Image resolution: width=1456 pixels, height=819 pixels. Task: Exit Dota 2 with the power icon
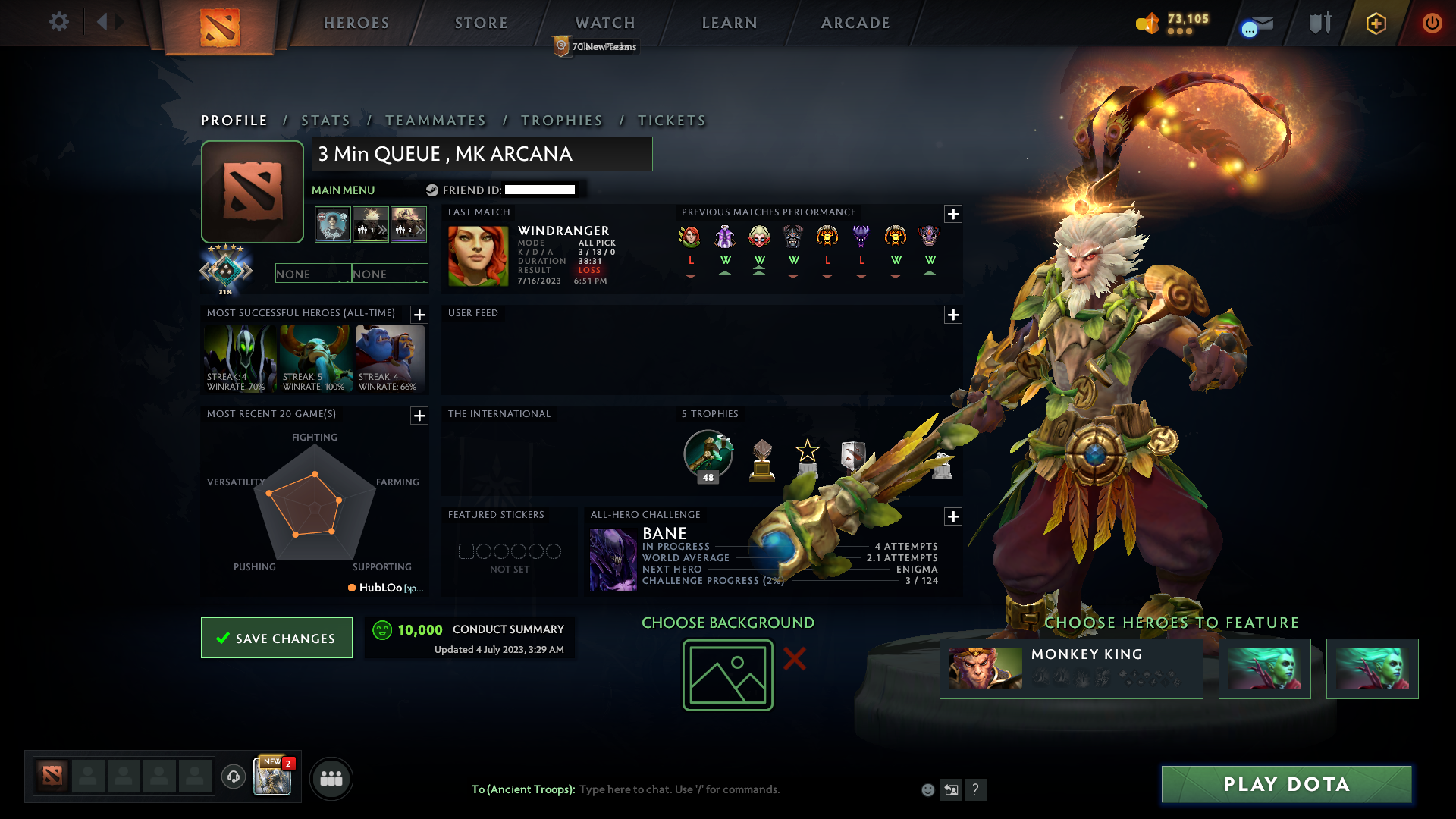[x=1432, y=23]
